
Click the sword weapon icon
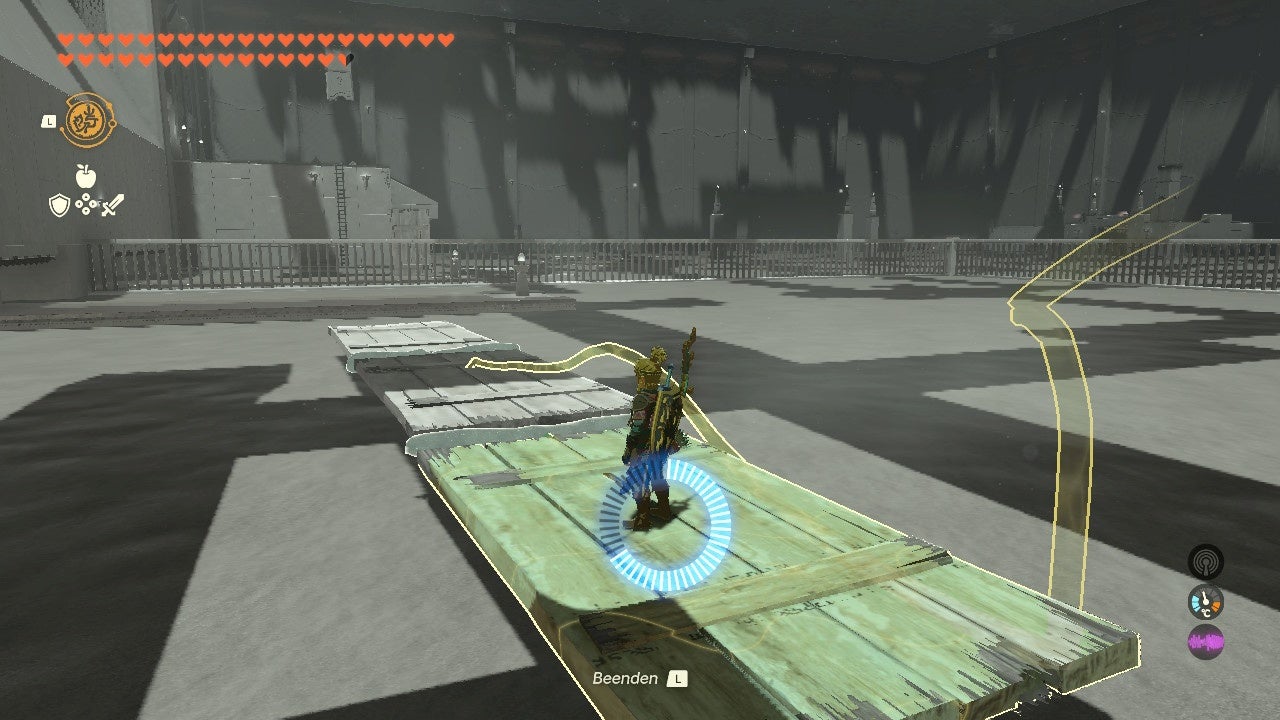click(x=110, y=204)
